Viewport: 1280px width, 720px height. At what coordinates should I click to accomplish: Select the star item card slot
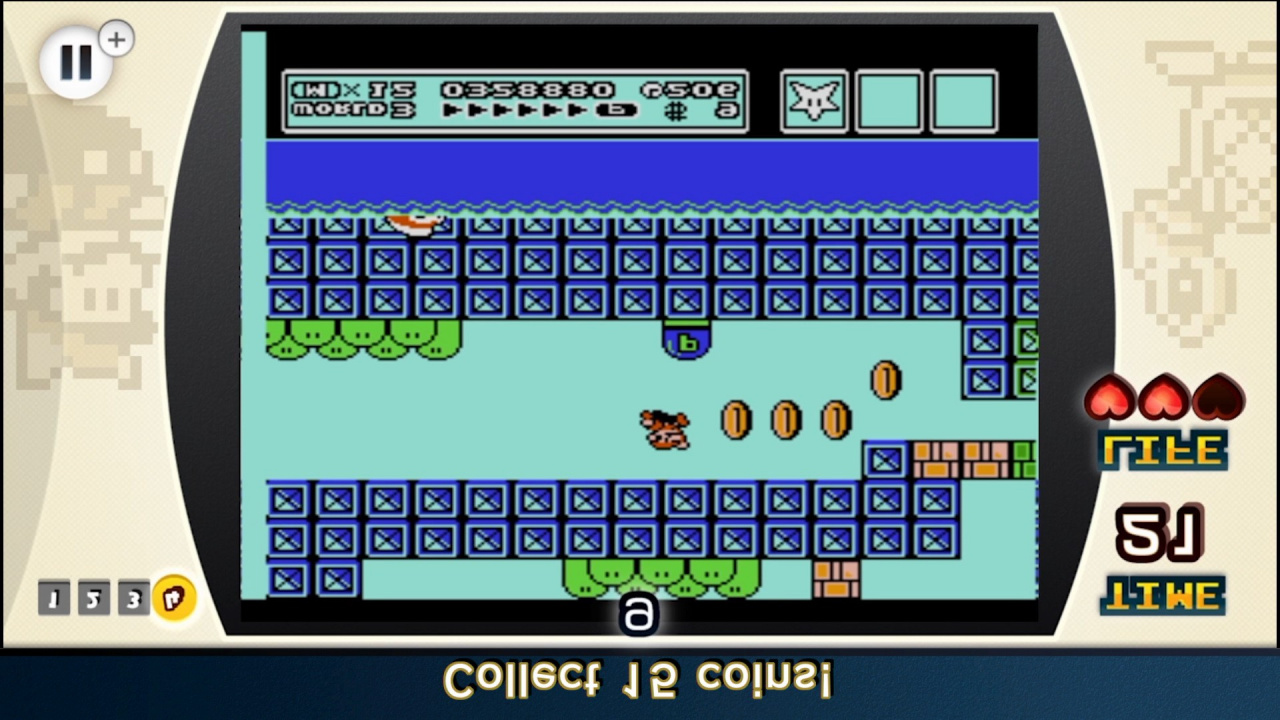tap(814, 101)
